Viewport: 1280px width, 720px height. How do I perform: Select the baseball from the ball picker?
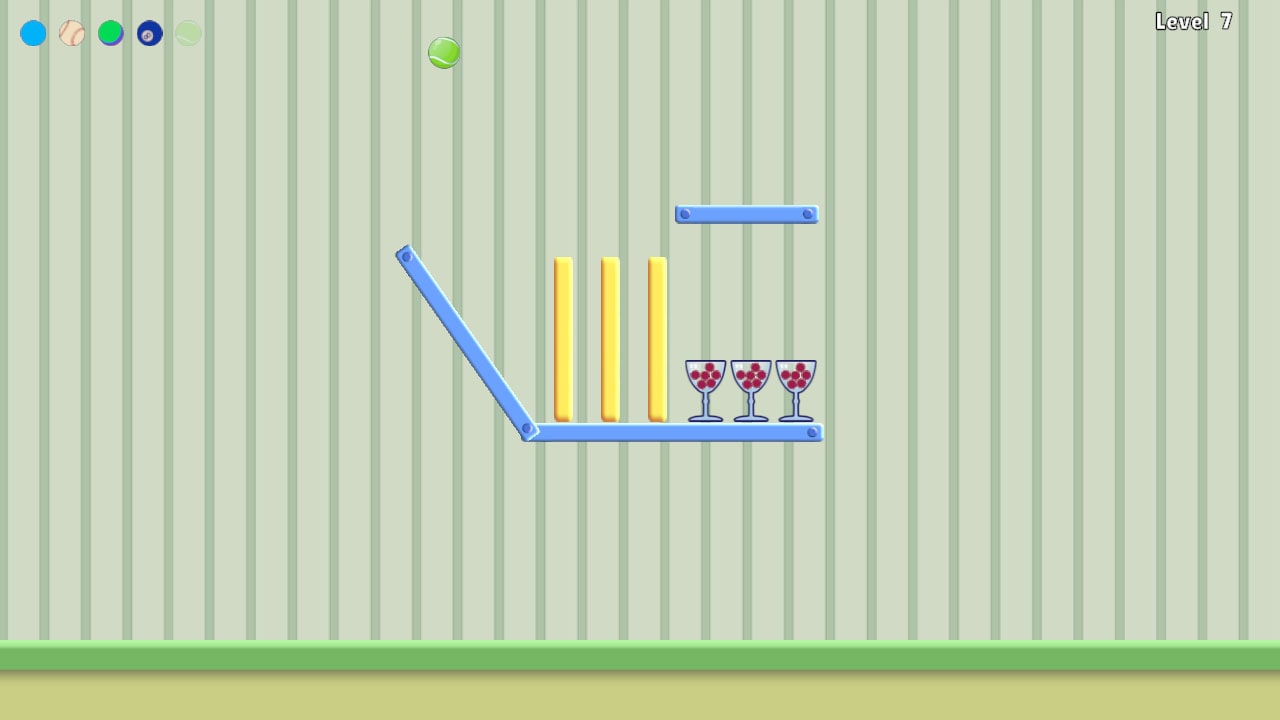pyautogui.click(x=71, y=33)
